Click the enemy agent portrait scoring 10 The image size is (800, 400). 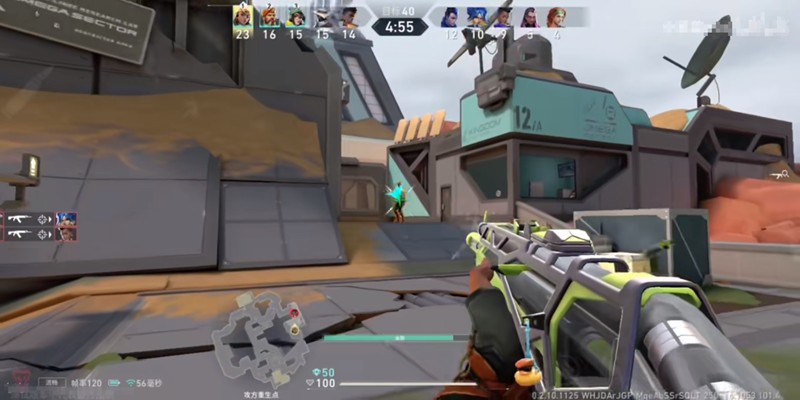tap(477, 16)
